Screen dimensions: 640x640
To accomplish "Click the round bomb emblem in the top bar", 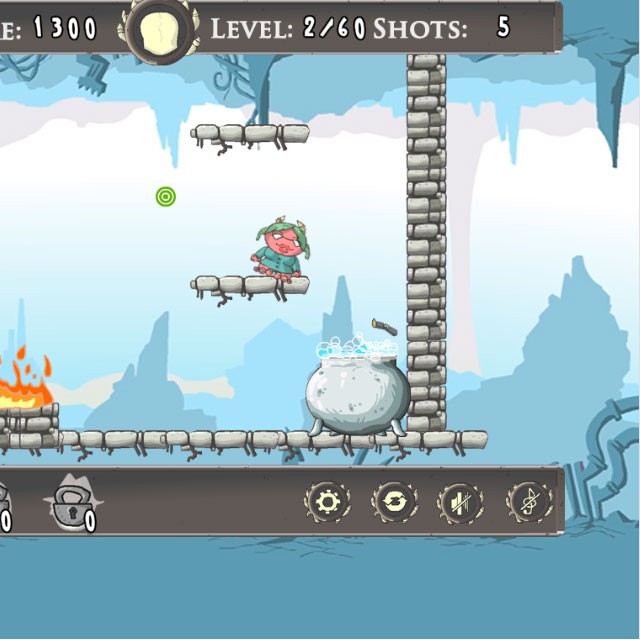I will [158, 27].
